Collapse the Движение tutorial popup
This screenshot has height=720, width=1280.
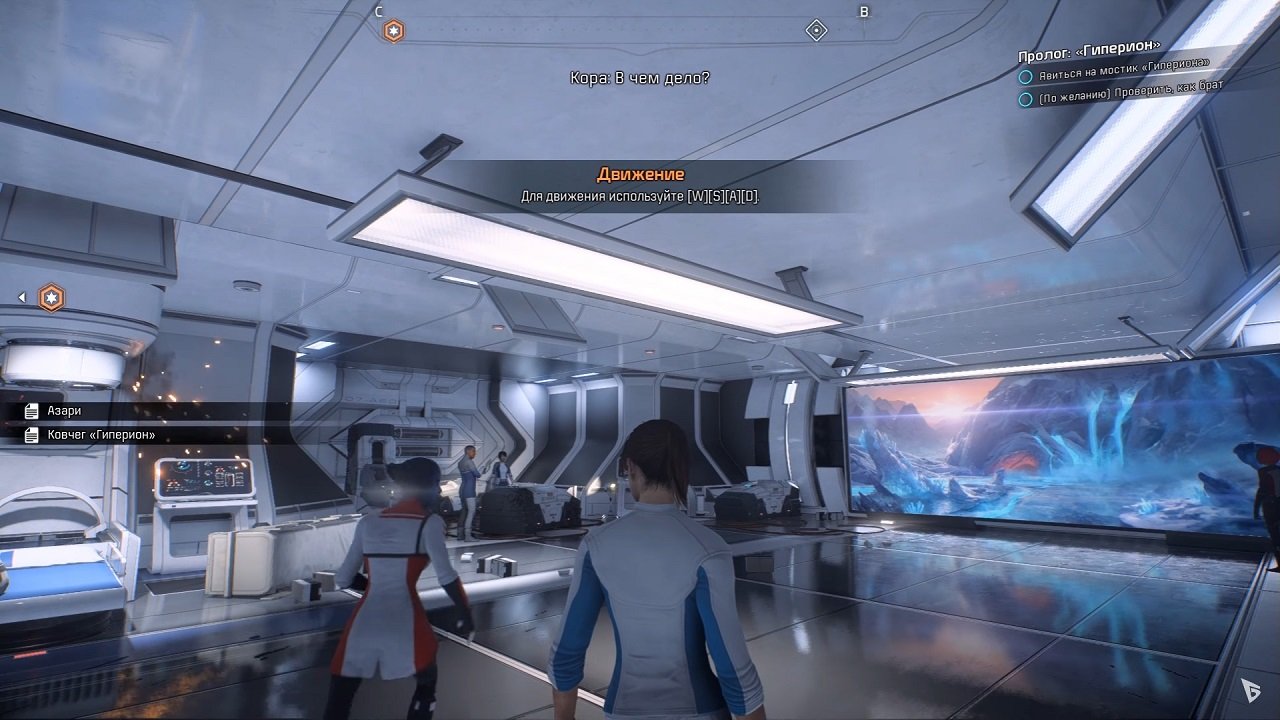pos(640,173)
